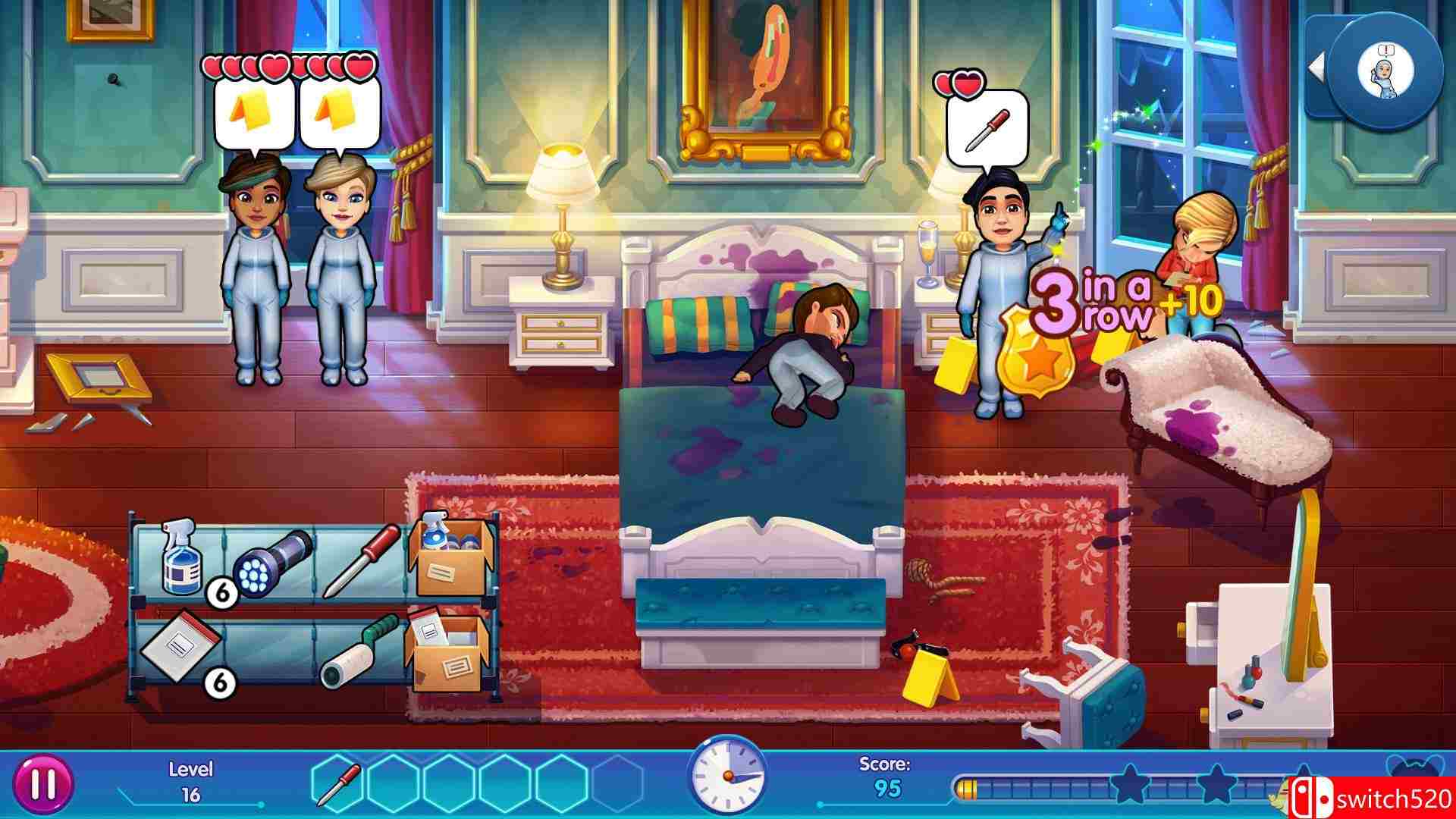
Task: Take the red dropper from the shelf
Action: point(361,560)
